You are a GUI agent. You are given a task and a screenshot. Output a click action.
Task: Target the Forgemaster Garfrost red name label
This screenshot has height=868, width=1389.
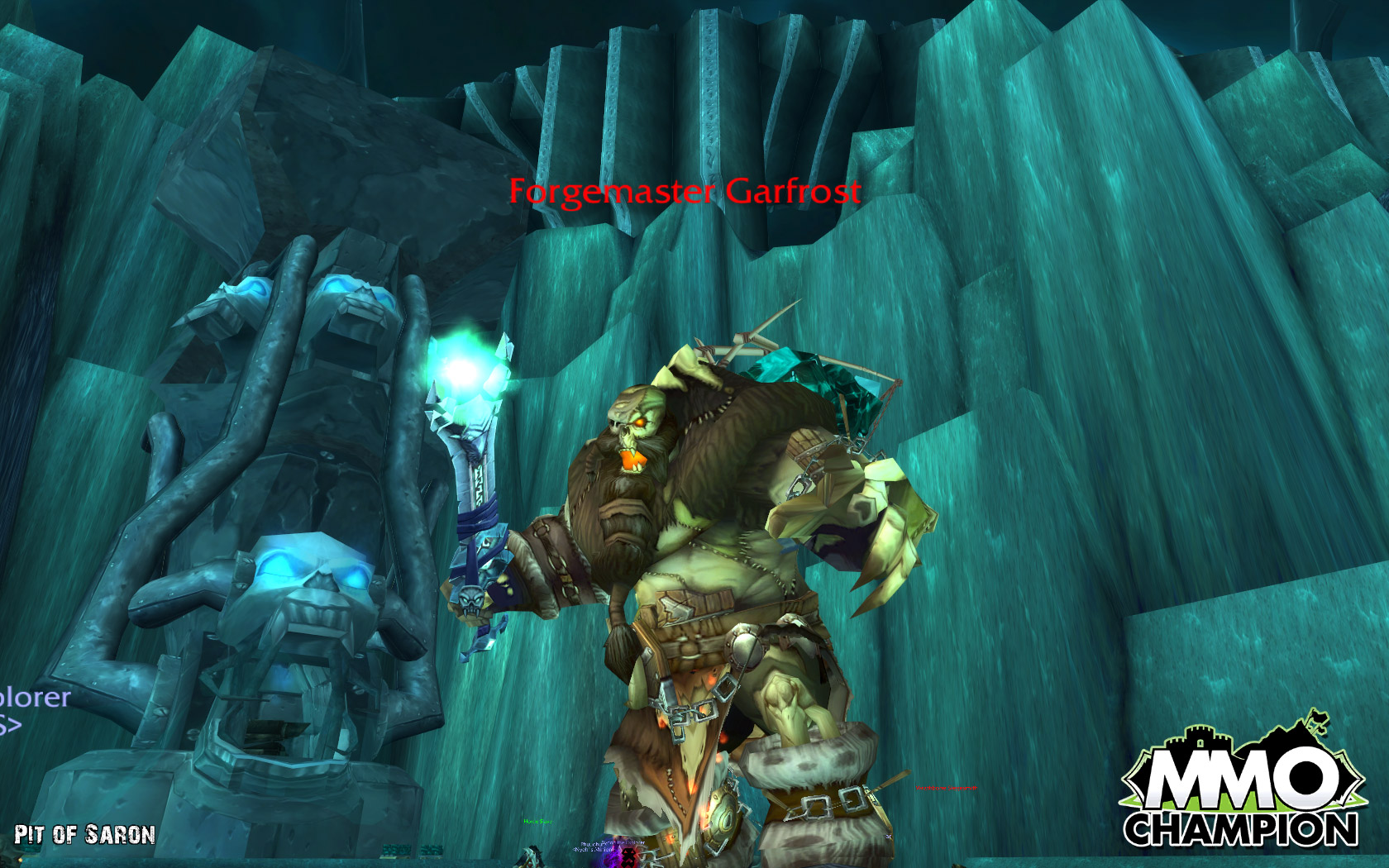click(685, 192)
